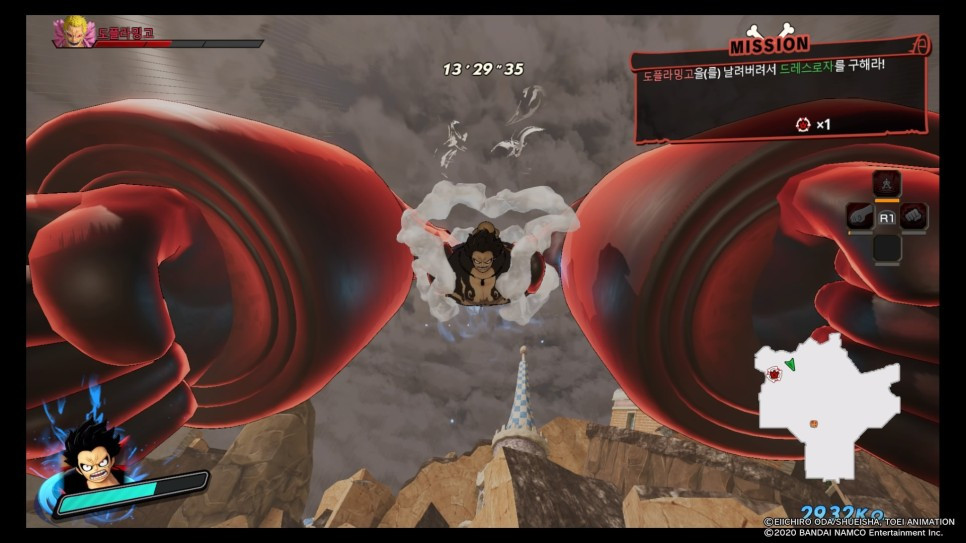Select the orange marker on the minimap
Image resolution: width=966 pixels, height=543 pixels.
pyautogui.click(x=813, y=423)
